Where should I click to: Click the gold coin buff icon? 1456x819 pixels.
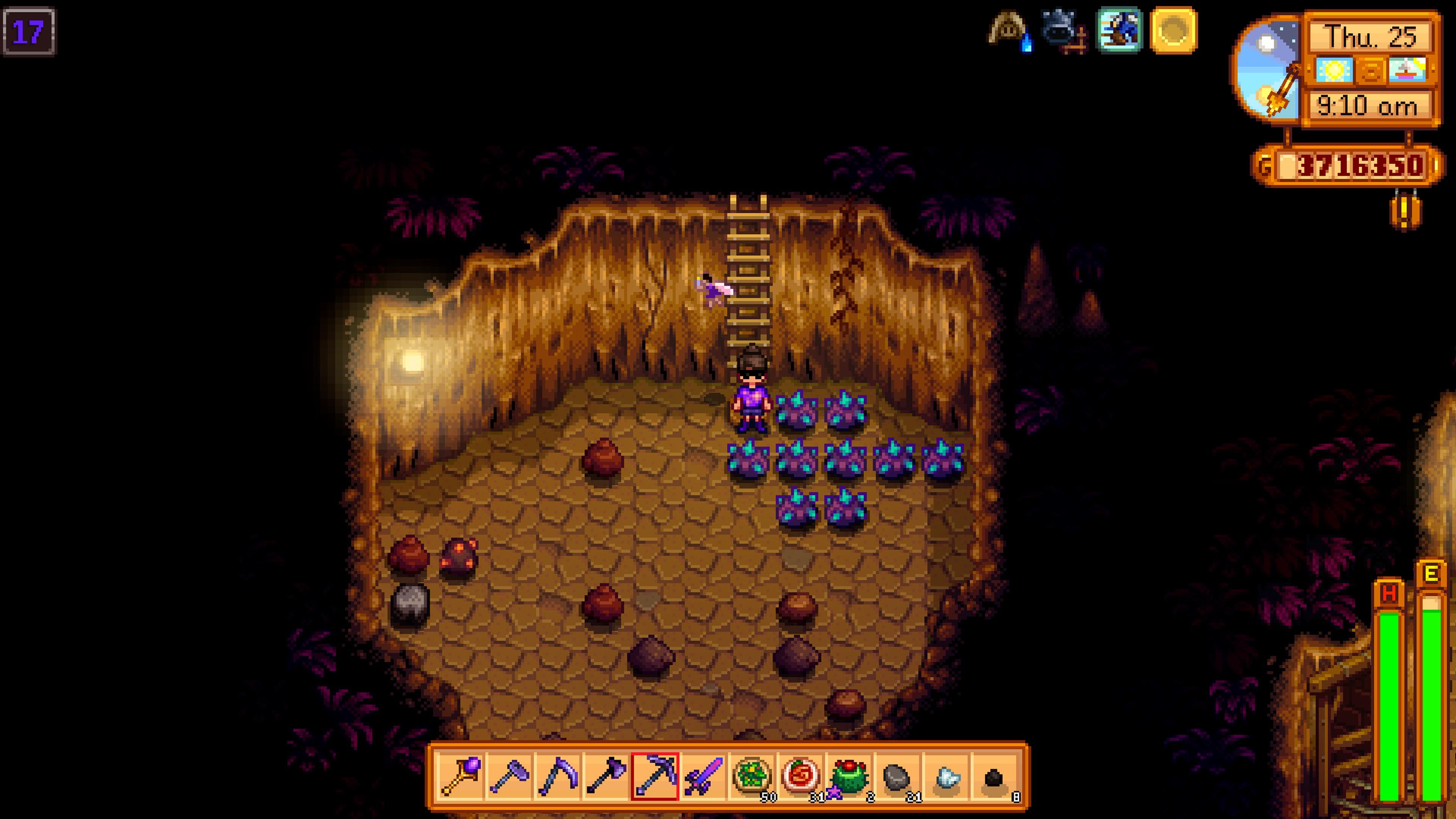click(x=1174, y=30)
